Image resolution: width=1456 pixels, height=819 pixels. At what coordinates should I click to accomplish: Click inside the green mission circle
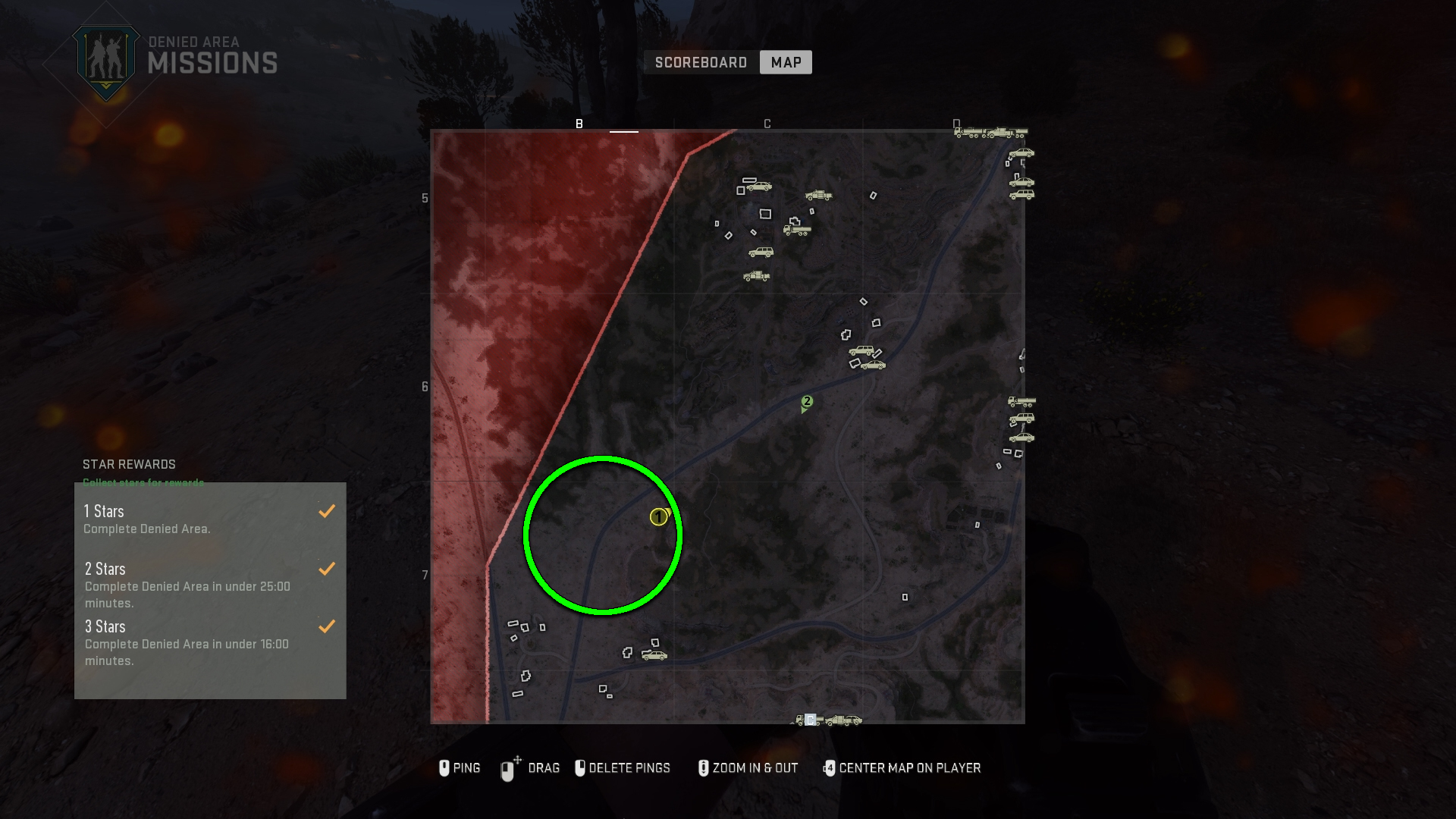coord(601,535)
